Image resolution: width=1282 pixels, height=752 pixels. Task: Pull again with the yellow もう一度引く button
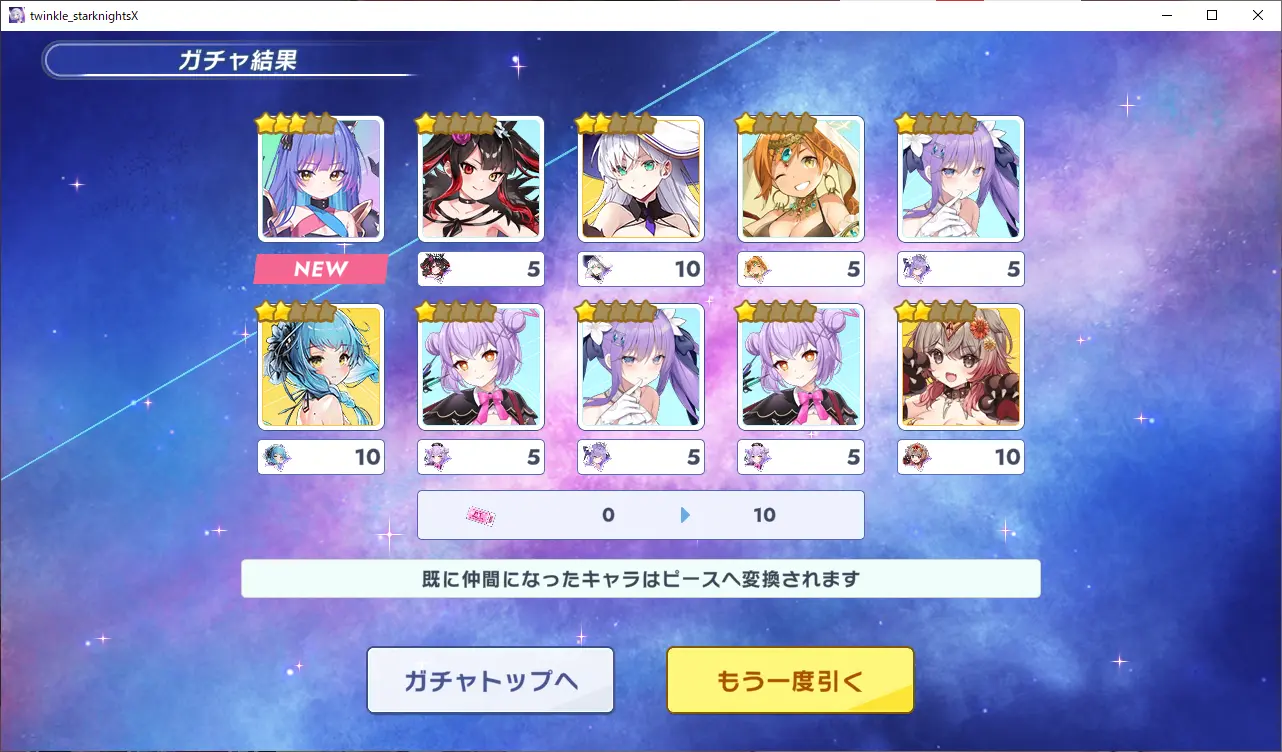tap(790, 680)
